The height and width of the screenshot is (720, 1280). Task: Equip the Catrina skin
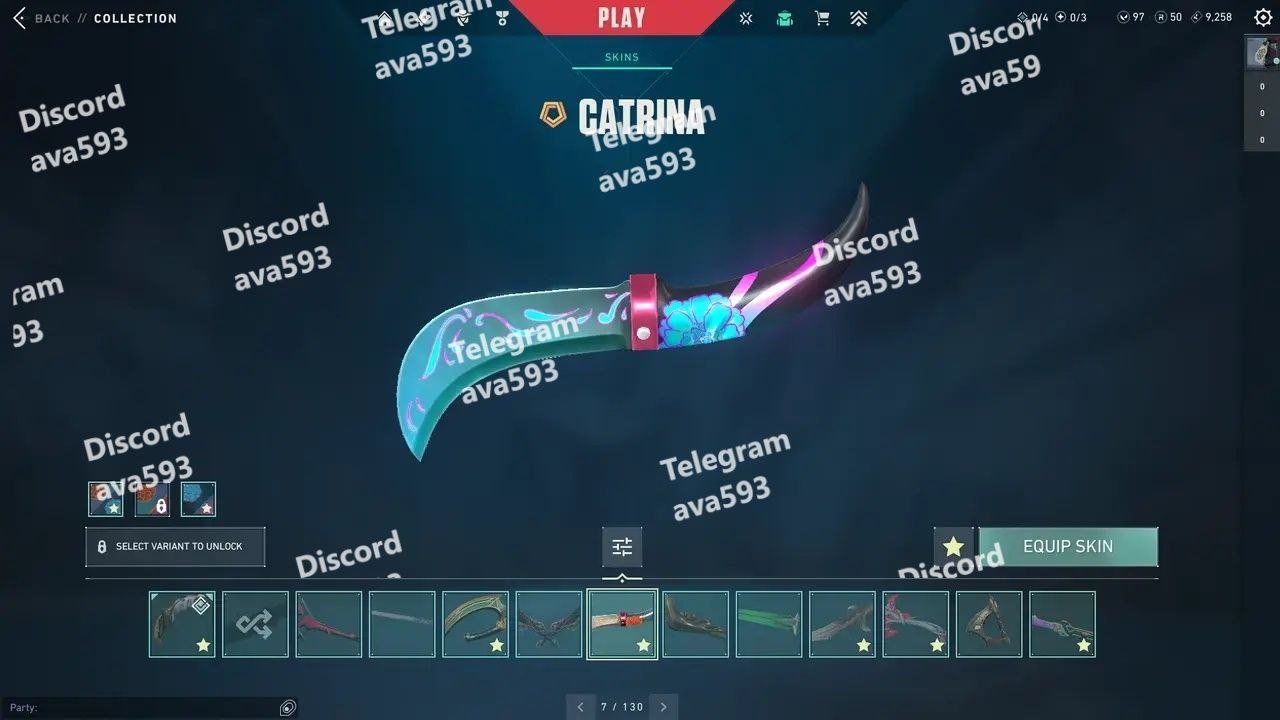click(1068, 547)
